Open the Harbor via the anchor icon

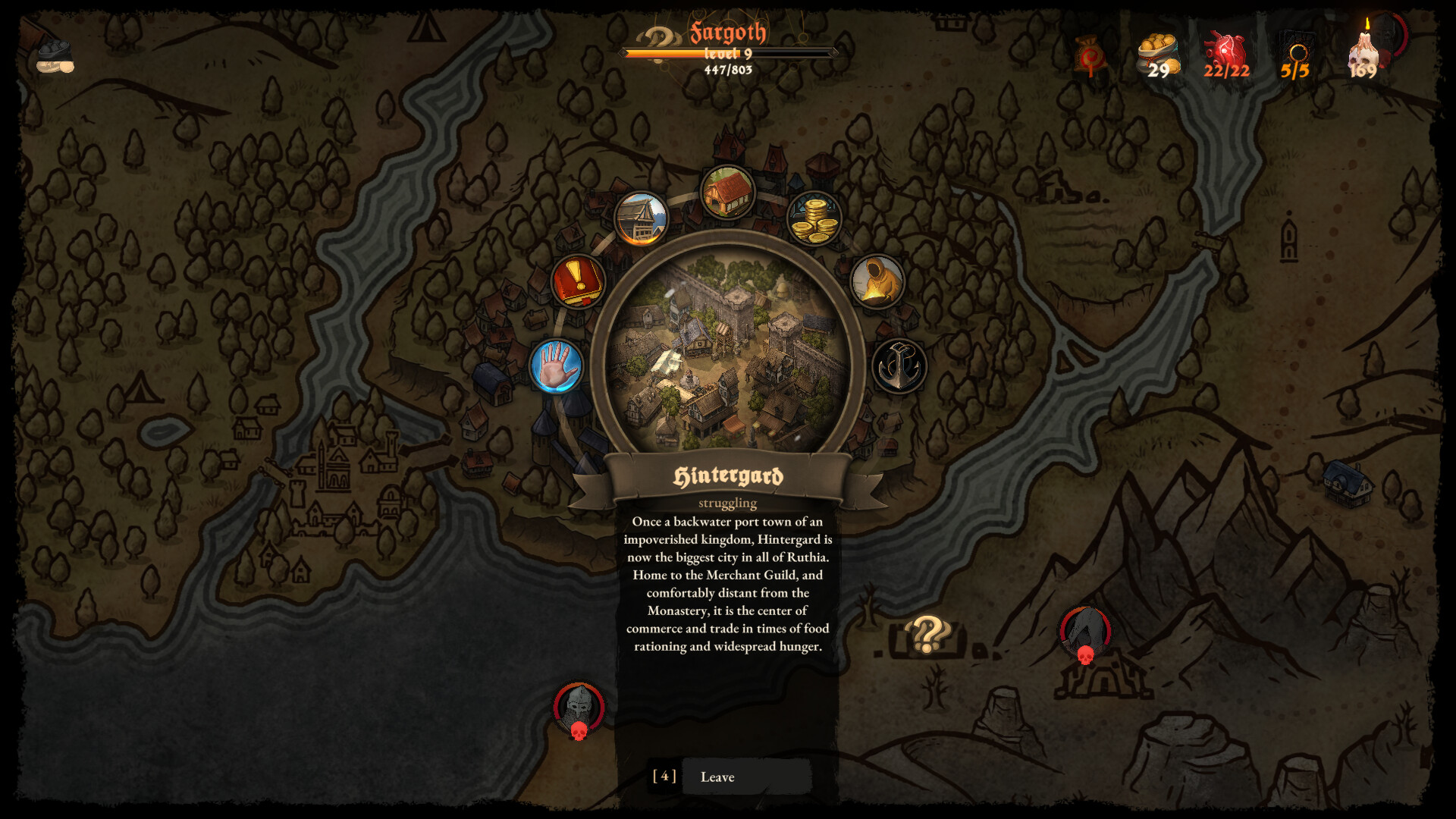(899, 366)
